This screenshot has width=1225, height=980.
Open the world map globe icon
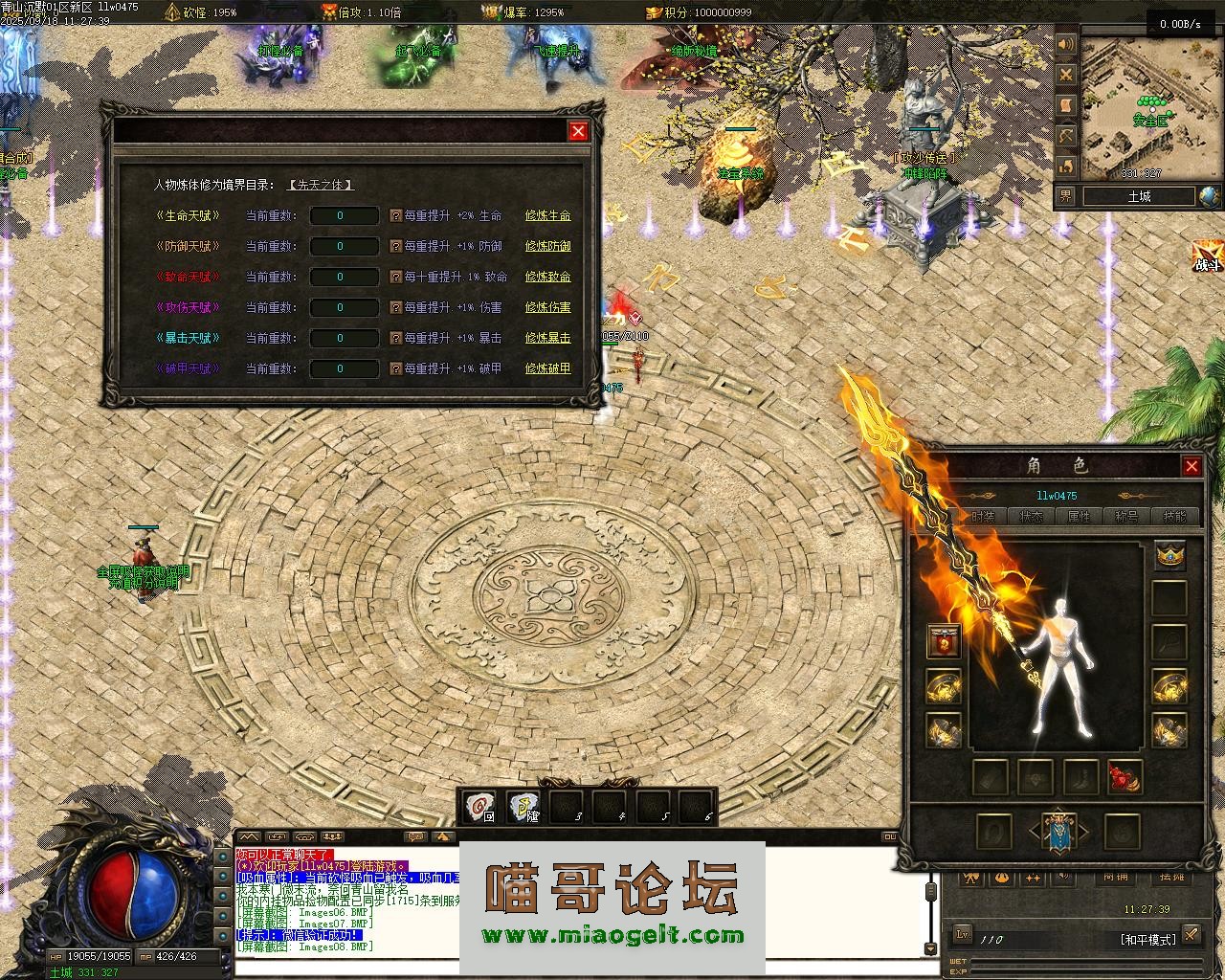[1209, 196]
